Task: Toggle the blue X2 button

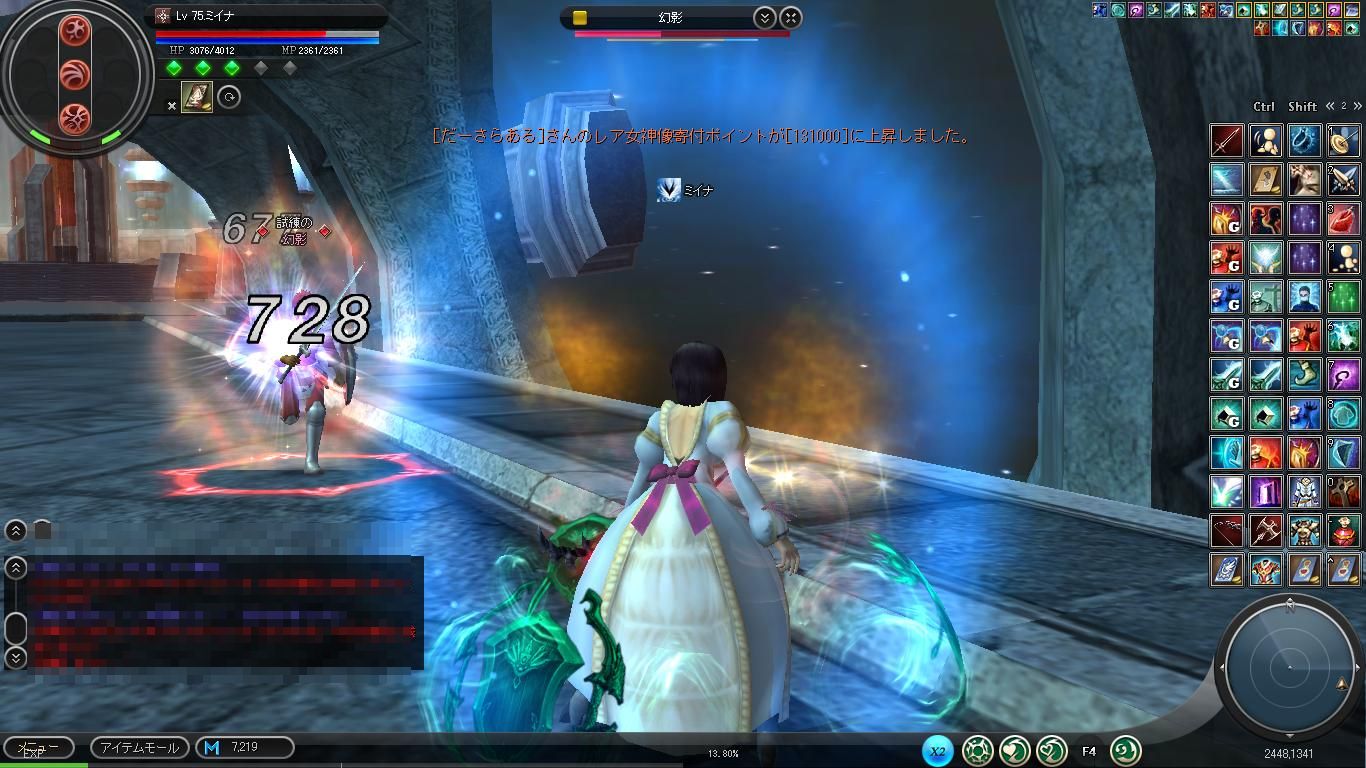Action: tap(937, 750)
